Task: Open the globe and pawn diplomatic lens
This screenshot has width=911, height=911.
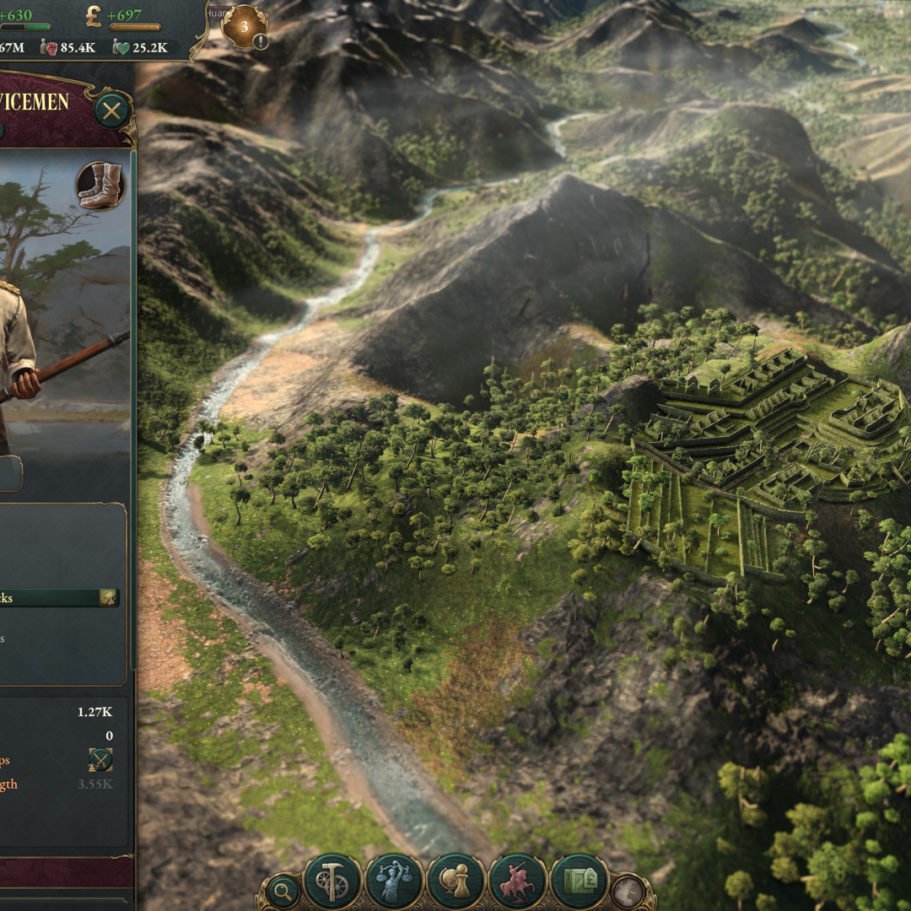Action: click(x=455, y=881)
